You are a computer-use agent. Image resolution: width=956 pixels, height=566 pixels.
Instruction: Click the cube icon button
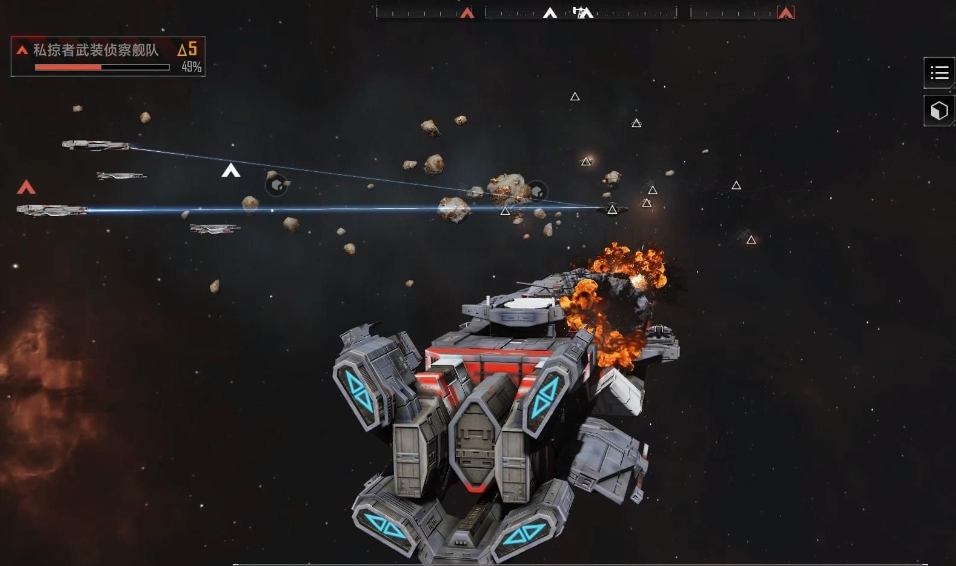pyautogui.click(x=939, y=111)
